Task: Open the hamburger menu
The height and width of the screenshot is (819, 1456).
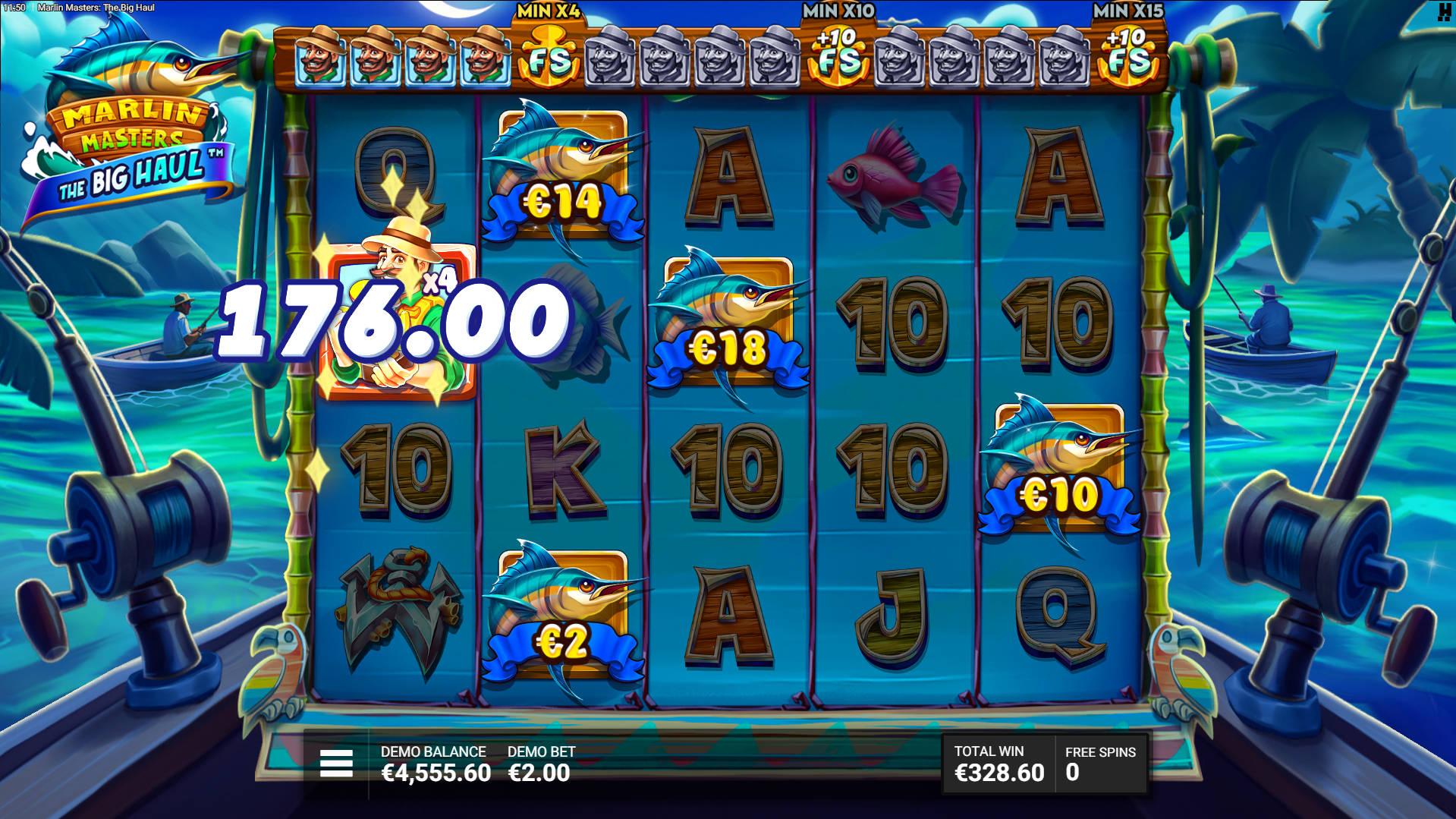Action: [x=336, y=763]
